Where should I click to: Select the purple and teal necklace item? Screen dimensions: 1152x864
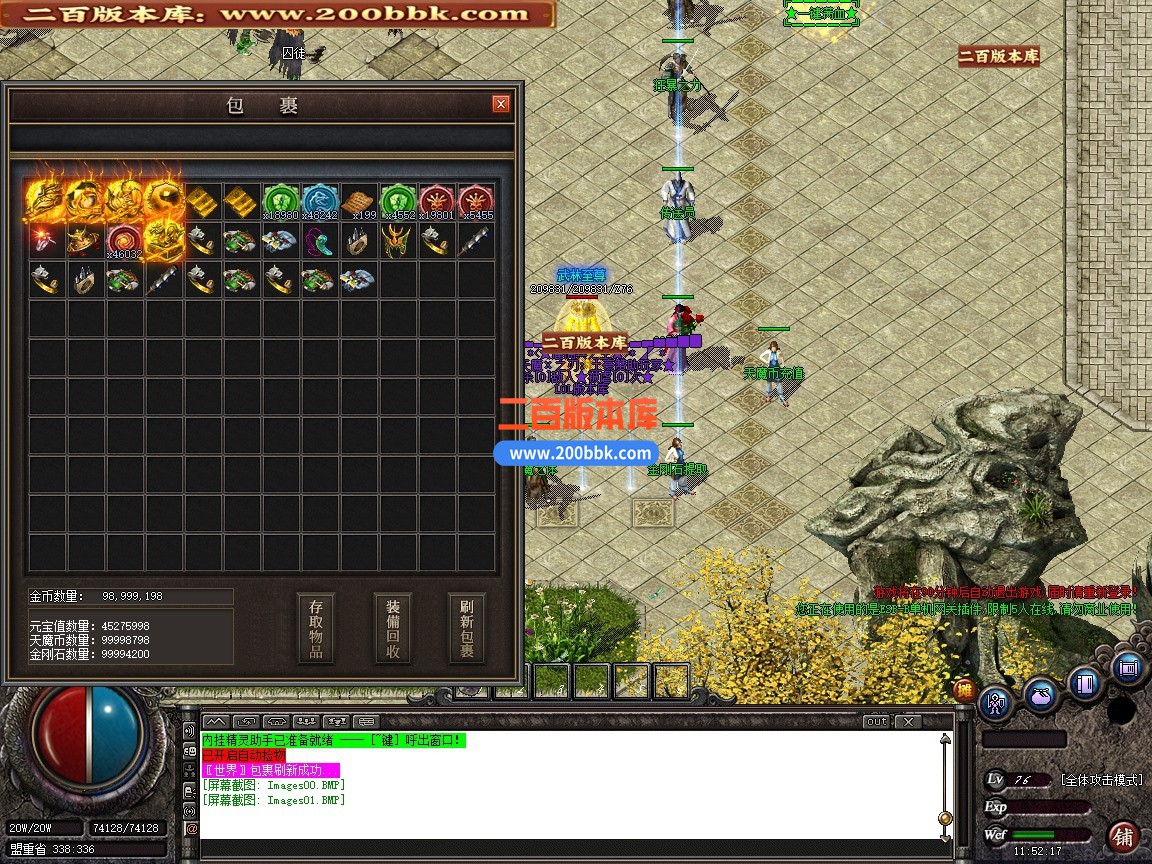320,241
